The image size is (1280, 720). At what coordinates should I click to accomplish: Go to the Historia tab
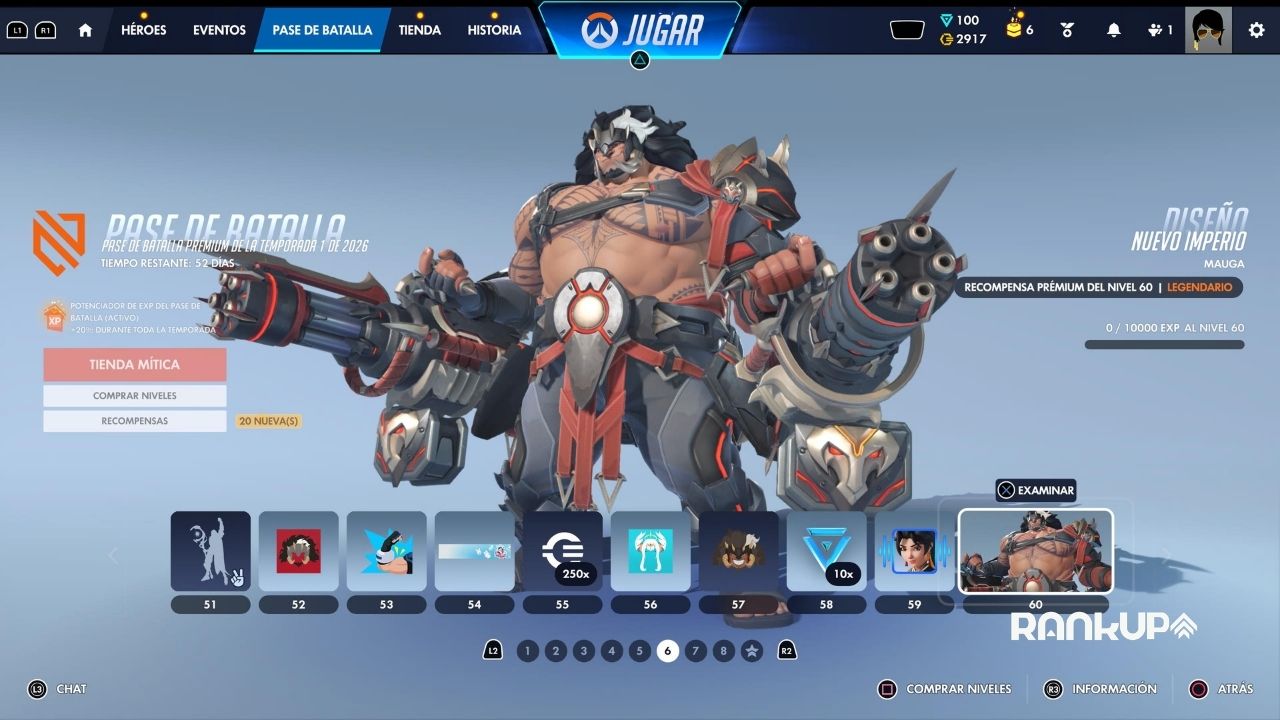pyautogui.click(x=494, y=30)
